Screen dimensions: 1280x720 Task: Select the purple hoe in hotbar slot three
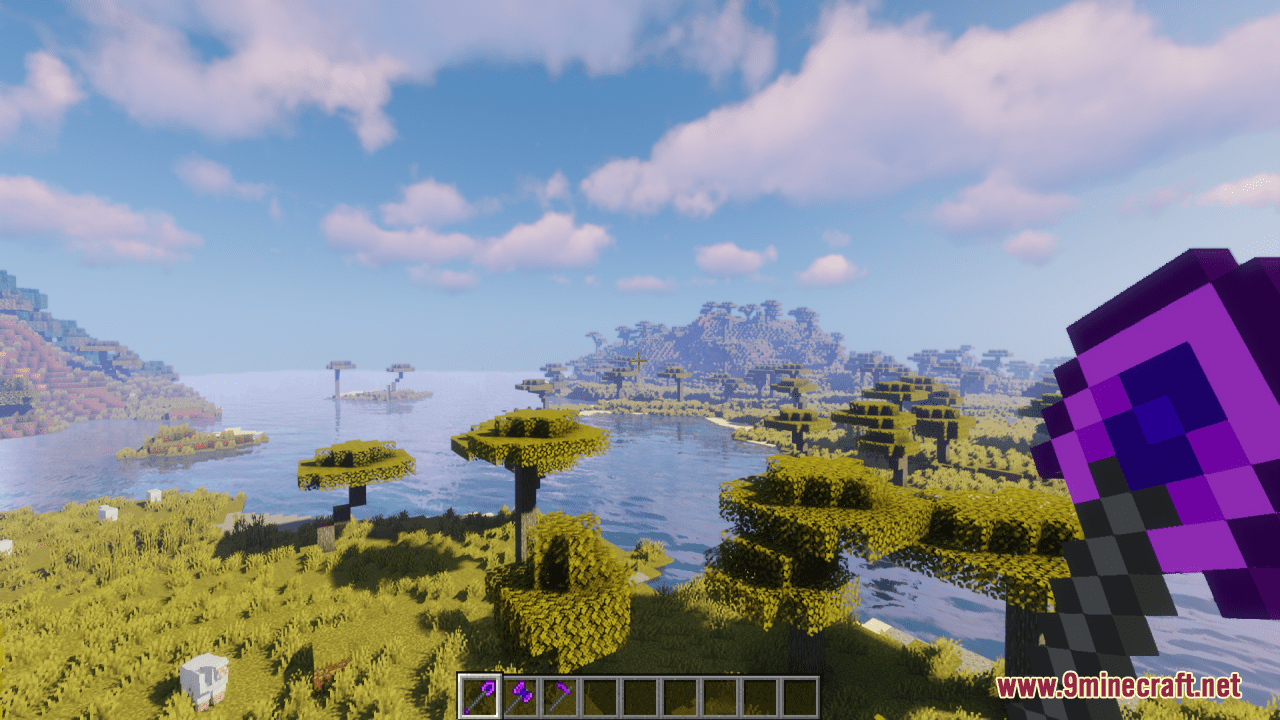click(560, 695)
